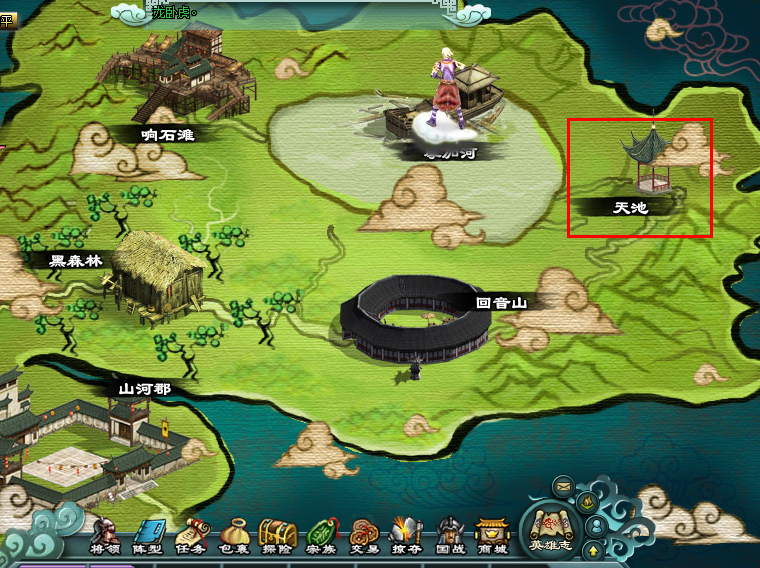The image size is (760, 568).
Task: Select the 天池 pavilion map location
Action: click(x=645, y=165)
